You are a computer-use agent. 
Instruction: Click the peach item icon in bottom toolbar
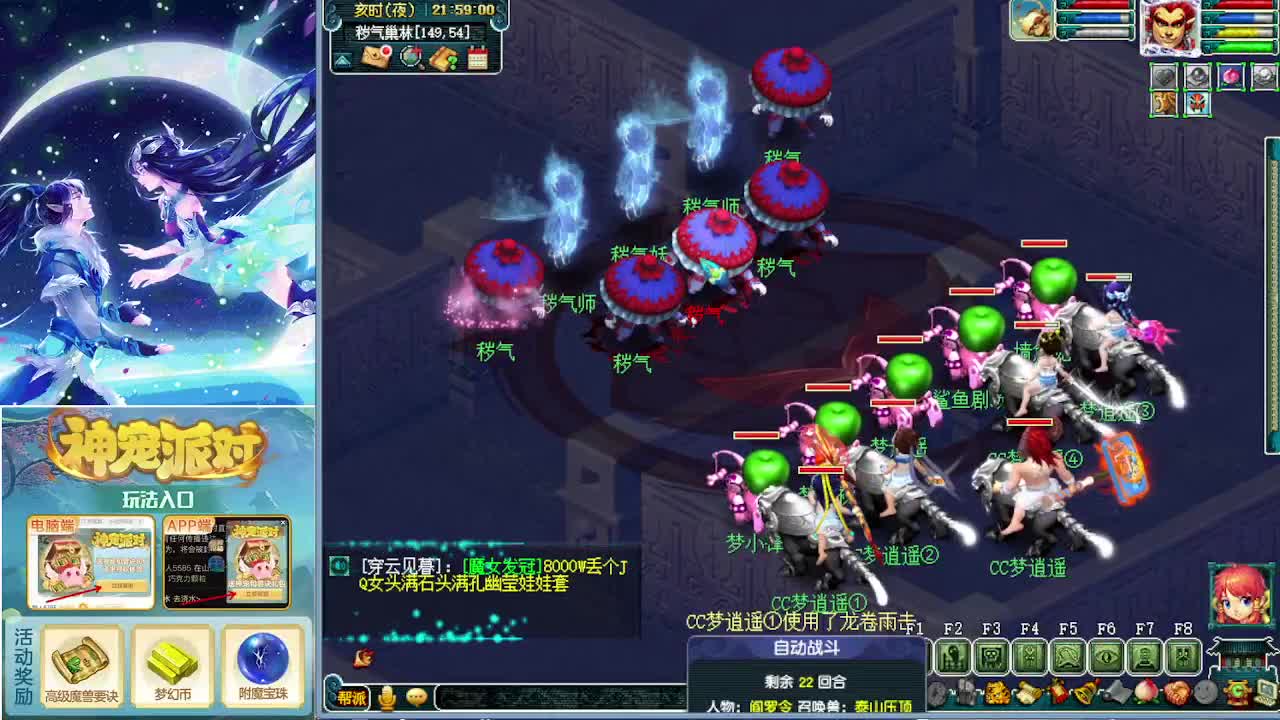[x=1146, y=693]
